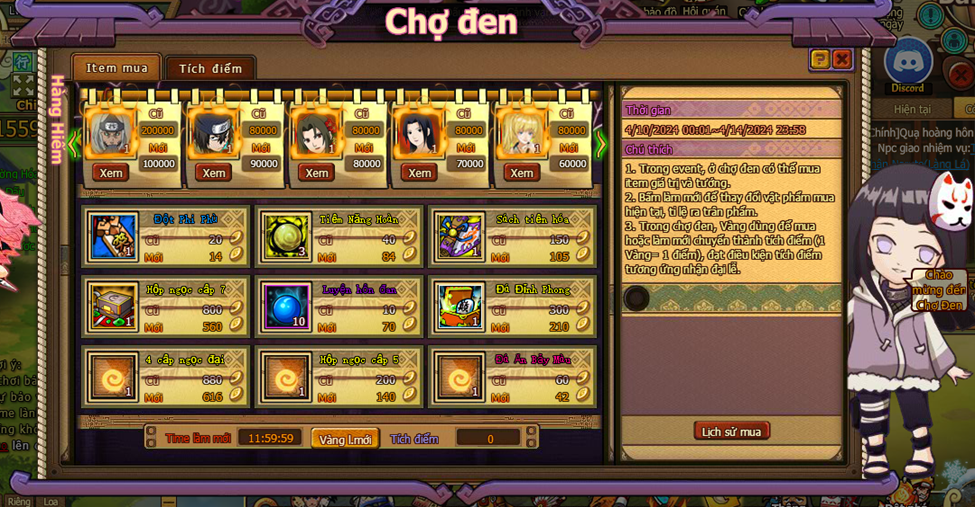Show previous heroes with left green arrow
The height and width of the screenshot is (507, 975).
tap(74, 144)
